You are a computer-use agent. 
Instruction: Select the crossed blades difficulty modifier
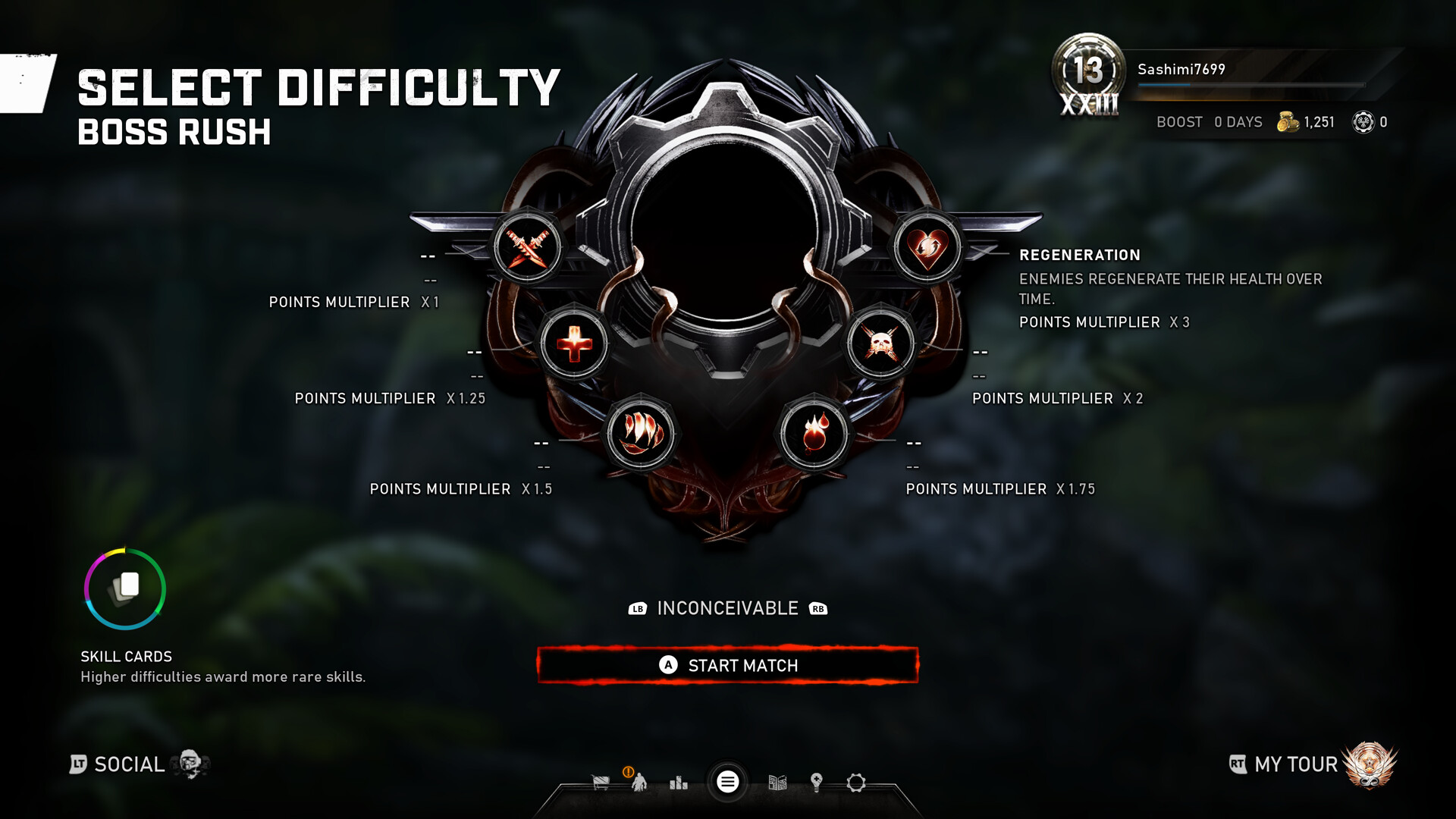pyautogui.click(x=527, y=248)
